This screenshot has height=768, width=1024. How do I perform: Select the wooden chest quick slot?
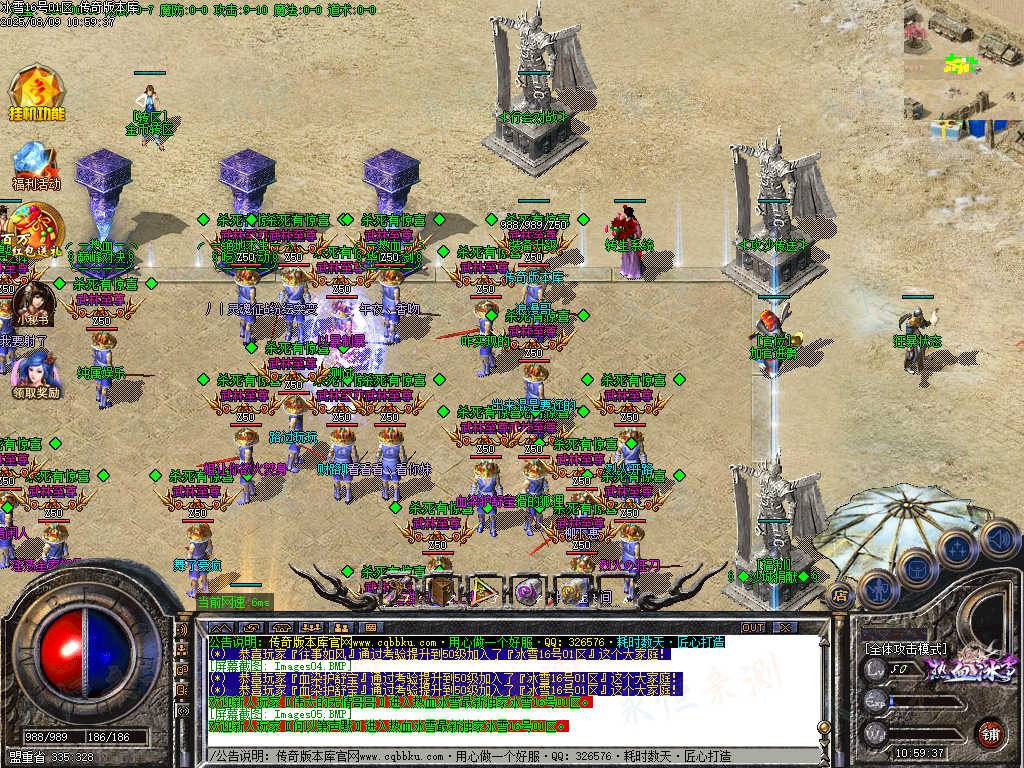441,591
